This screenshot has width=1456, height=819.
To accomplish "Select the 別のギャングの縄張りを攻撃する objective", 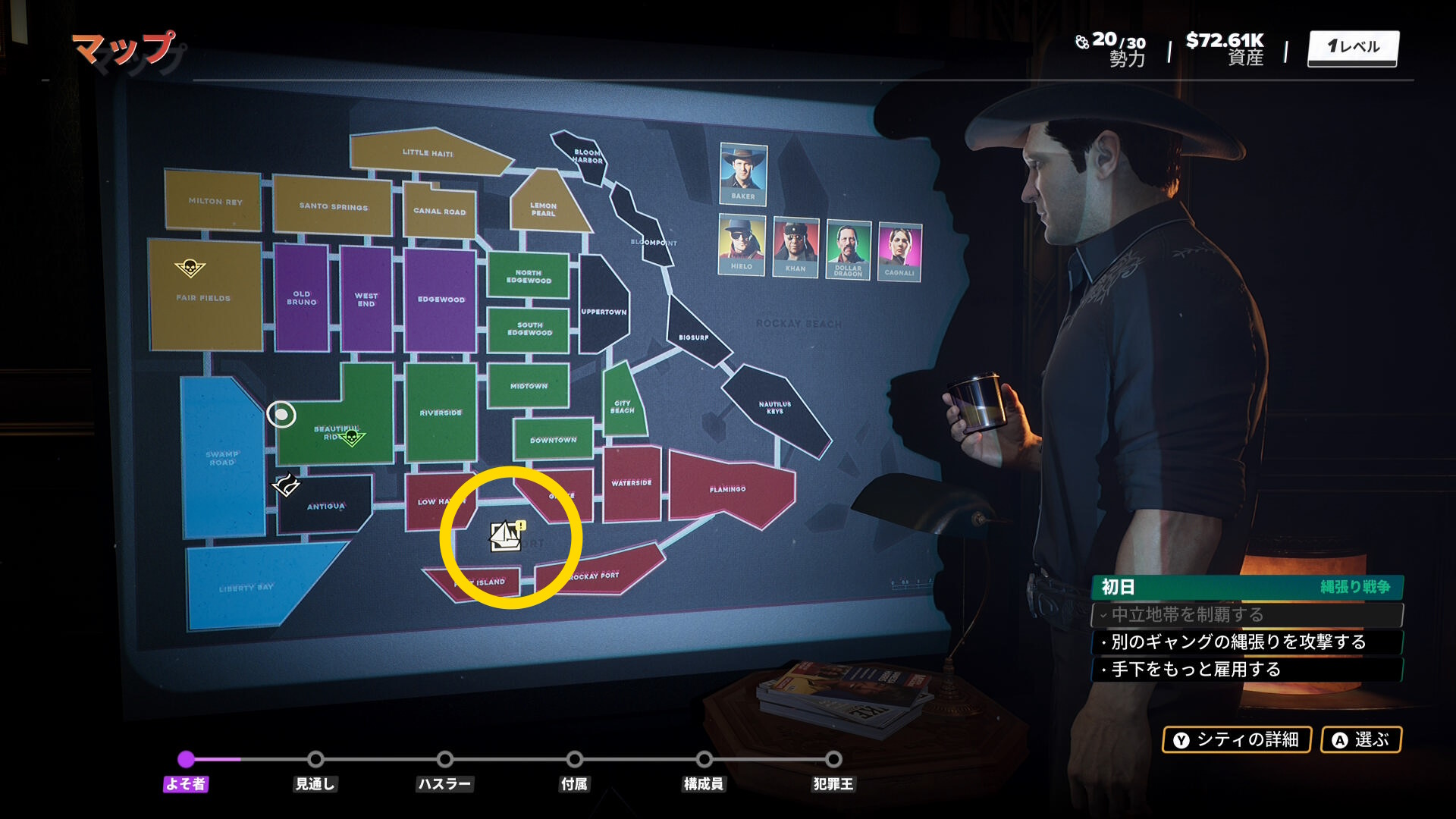I will coord(1238,642).
